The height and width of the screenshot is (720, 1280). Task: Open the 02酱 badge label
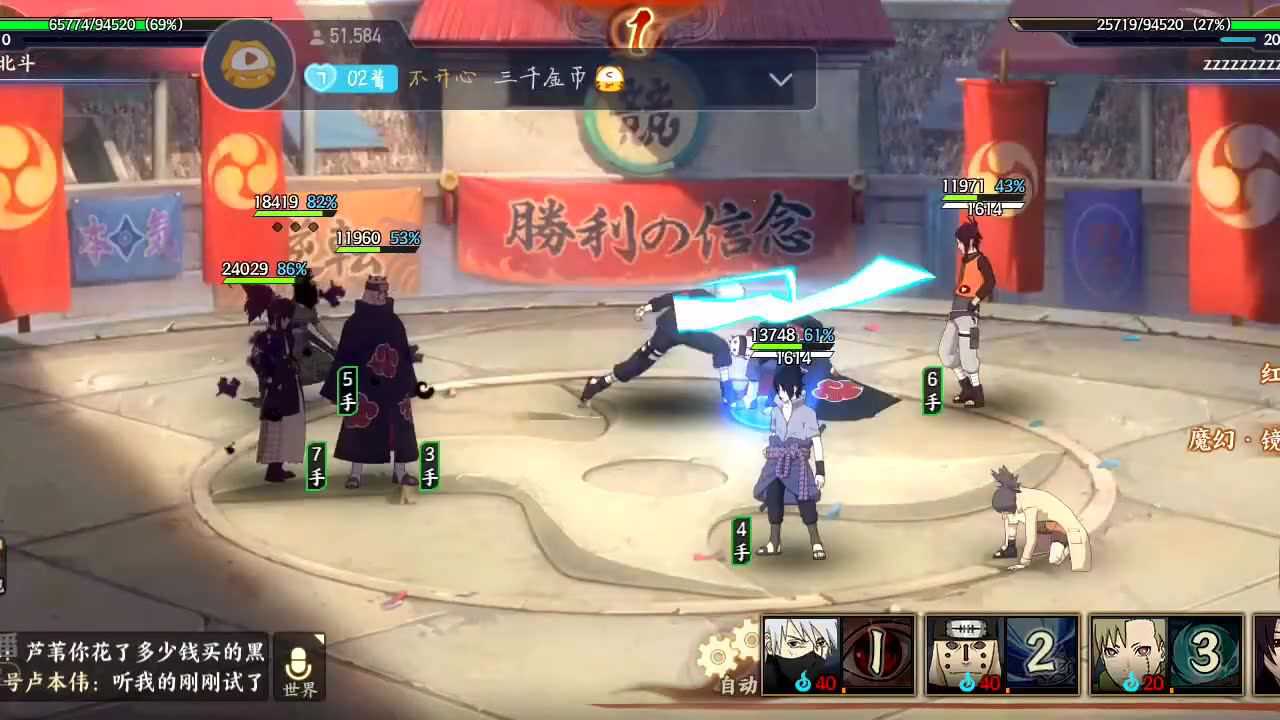pos(350,78)
